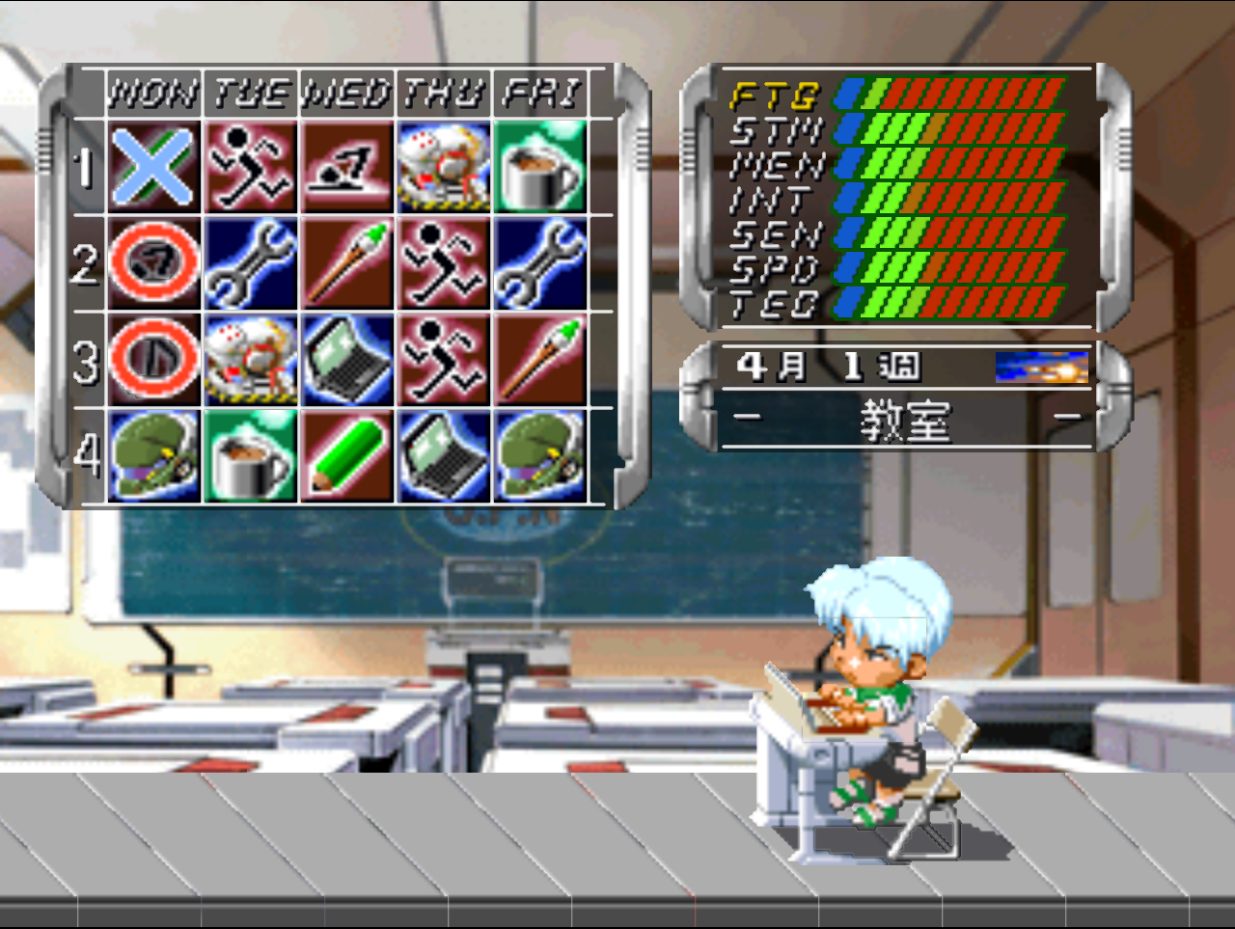Choose the red ring exercise tile
This screenshot has width=1235, height=929.
154,263
